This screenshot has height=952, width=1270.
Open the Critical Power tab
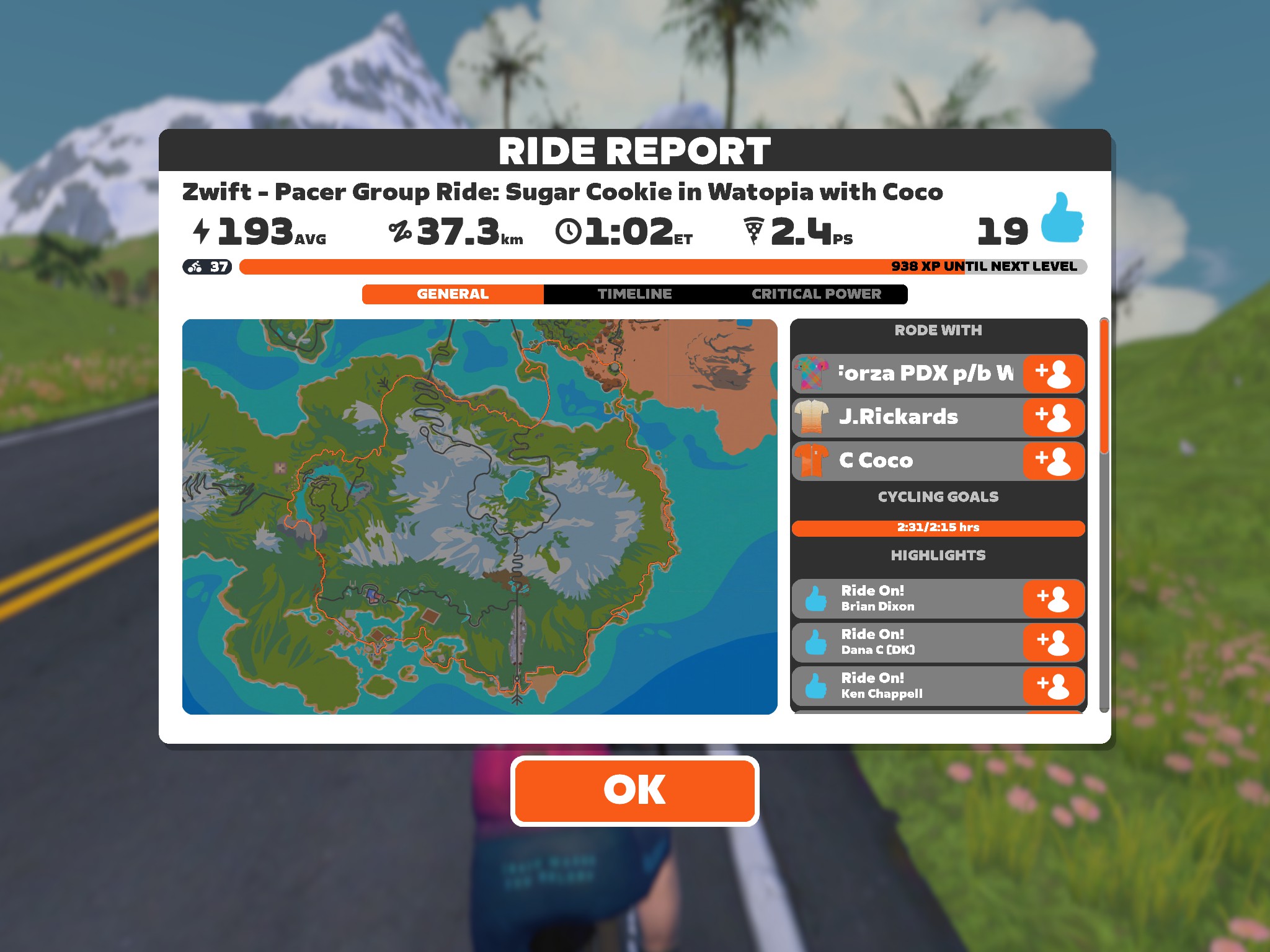pos(816,294)
